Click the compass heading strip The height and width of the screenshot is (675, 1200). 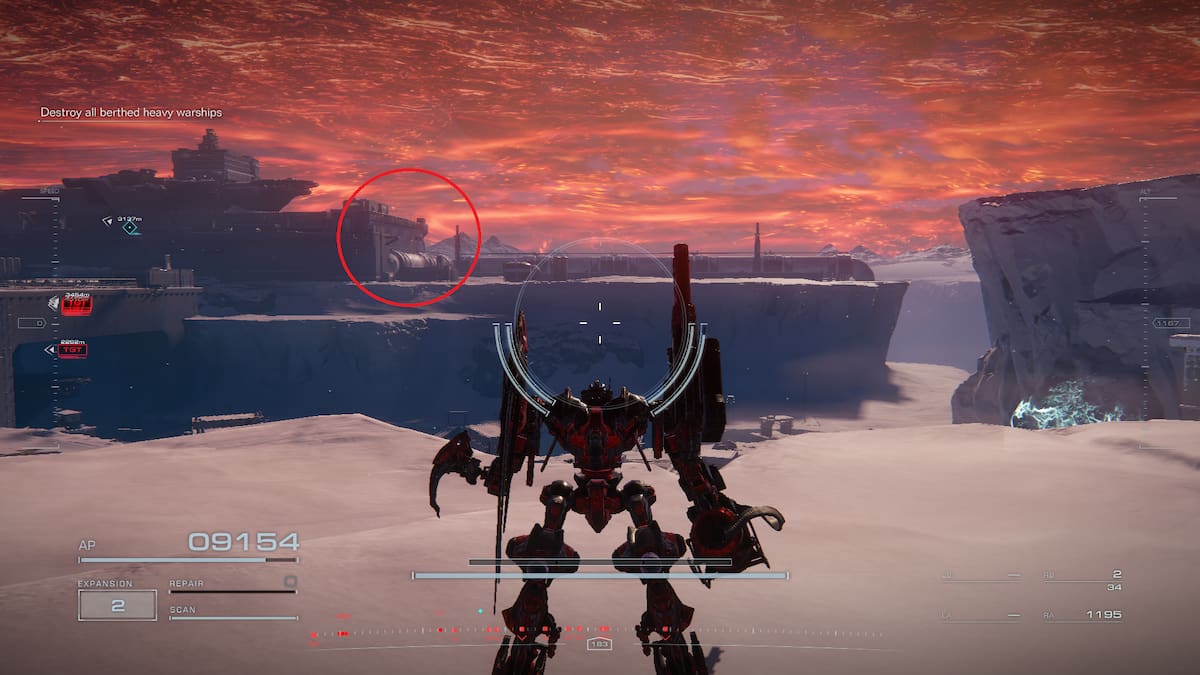598,633
